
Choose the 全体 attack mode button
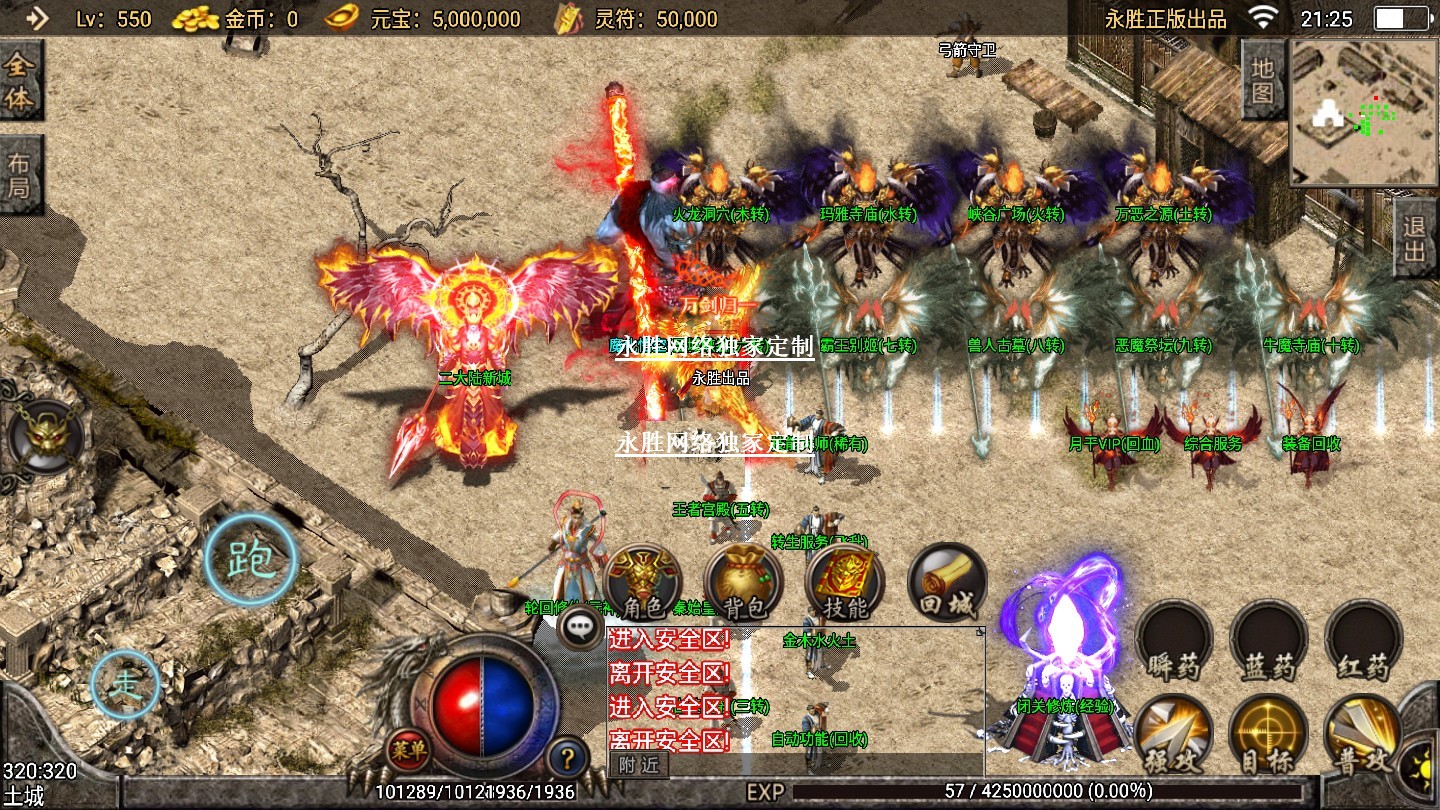[x=20, y=81]
